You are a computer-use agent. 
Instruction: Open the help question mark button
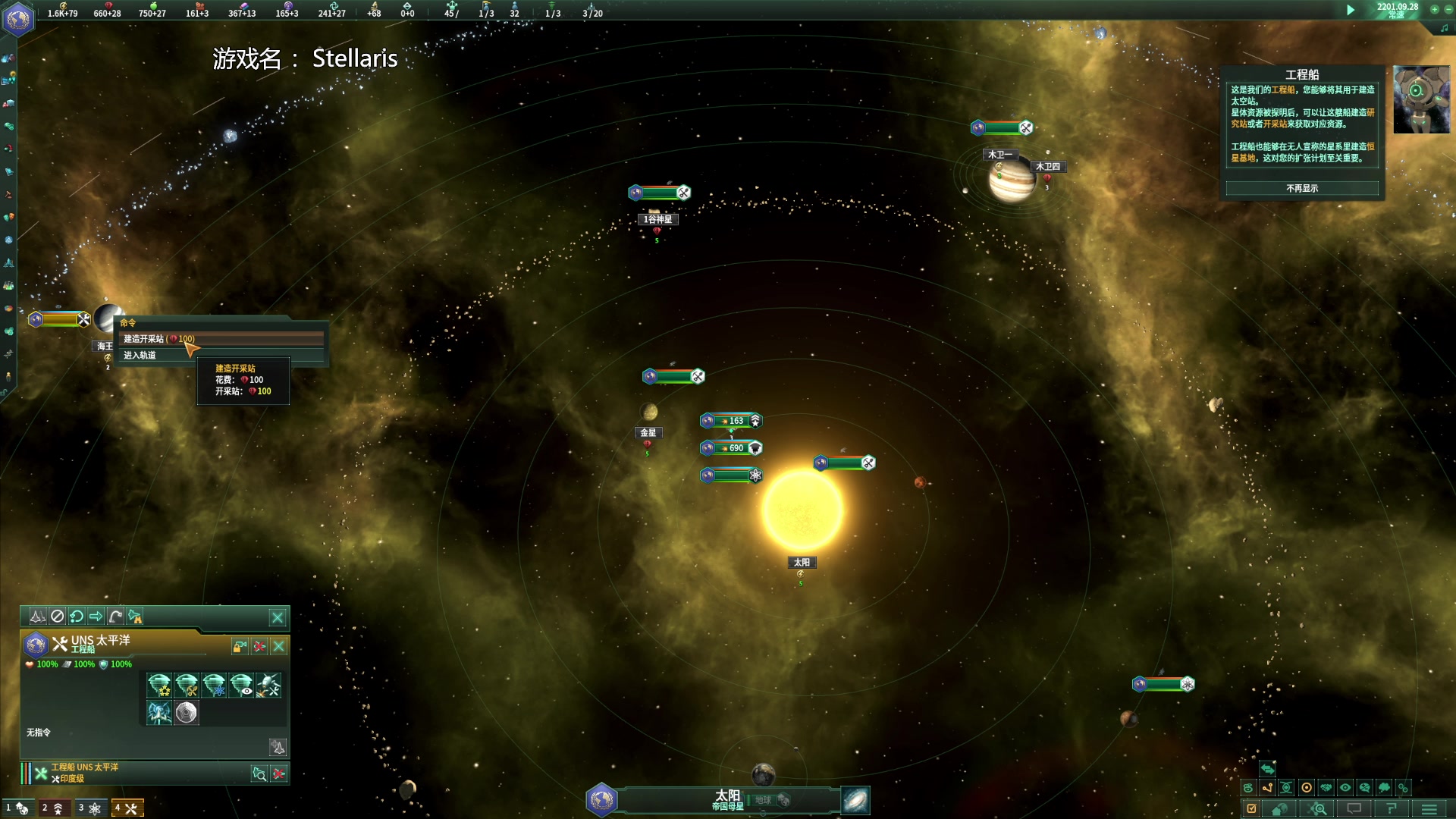pos(1391,809)
